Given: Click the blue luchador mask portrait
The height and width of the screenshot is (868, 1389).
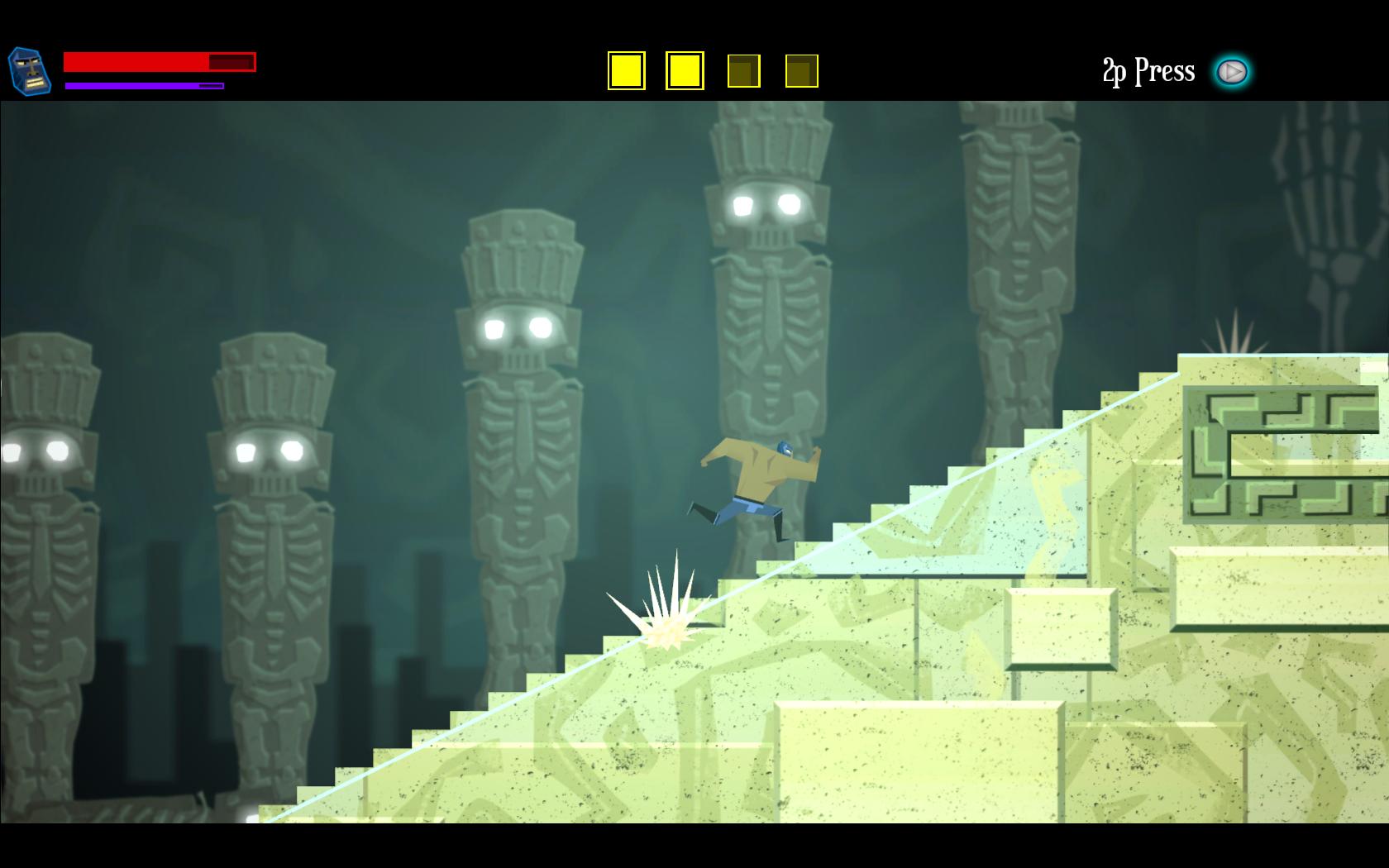Looking at the screenshot, I should (x=29, y=71).
